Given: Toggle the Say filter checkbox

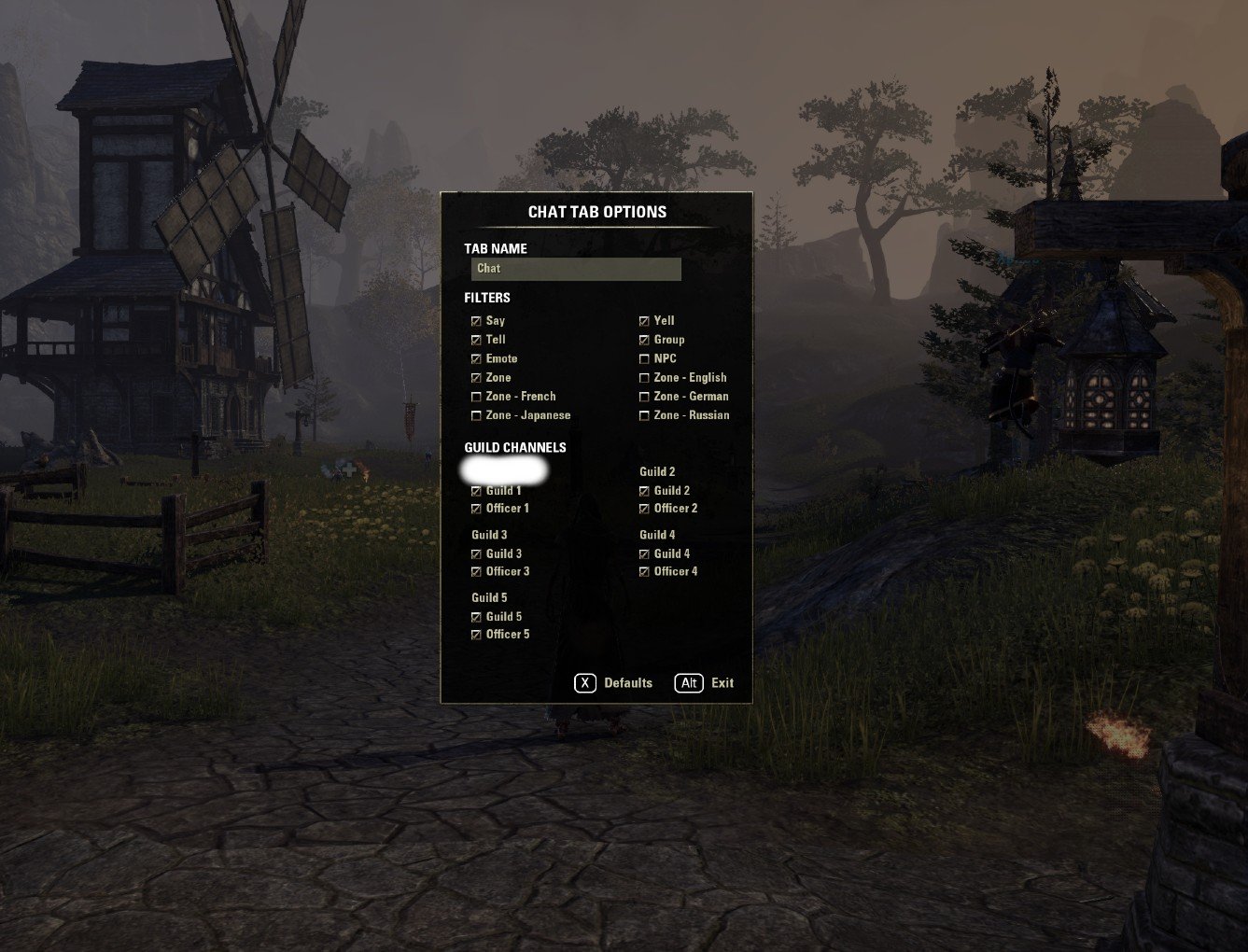Looking at the screenshot, I should click(476, 321).
